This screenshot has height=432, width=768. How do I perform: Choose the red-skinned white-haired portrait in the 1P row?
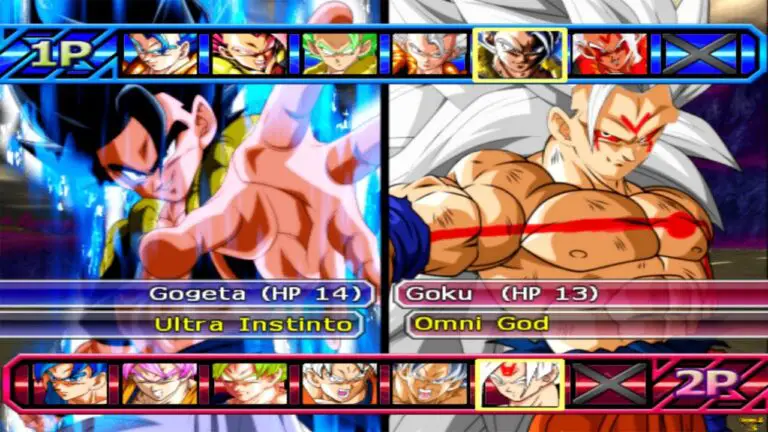pyautogui.click(x=609, y=54)
